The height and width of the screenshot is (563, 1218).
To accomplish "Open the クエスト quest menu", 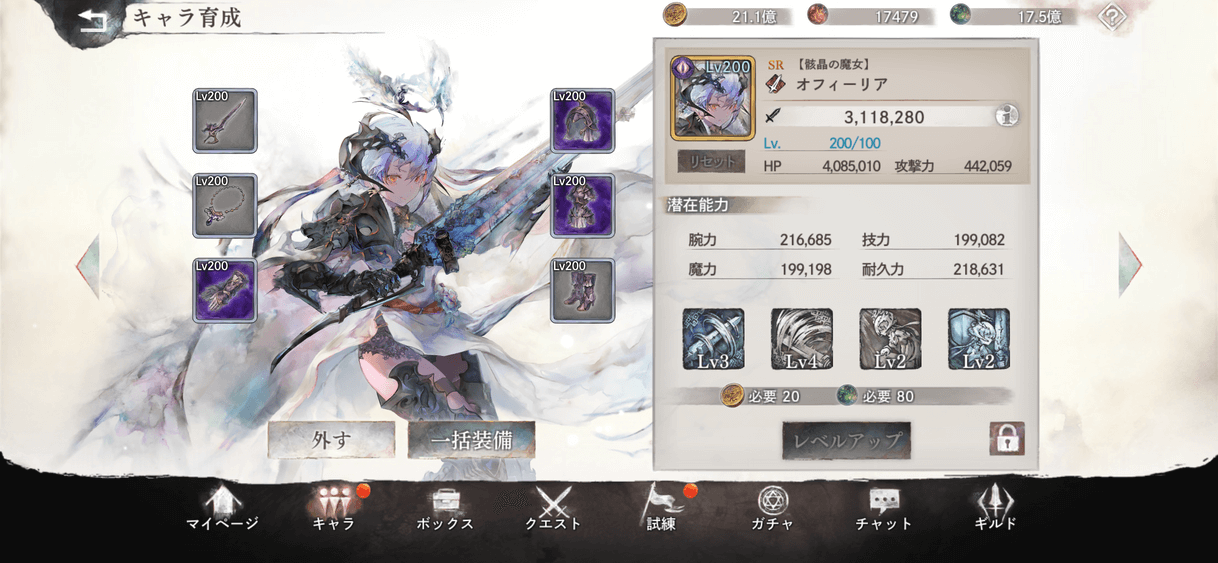I will [553, 508].
